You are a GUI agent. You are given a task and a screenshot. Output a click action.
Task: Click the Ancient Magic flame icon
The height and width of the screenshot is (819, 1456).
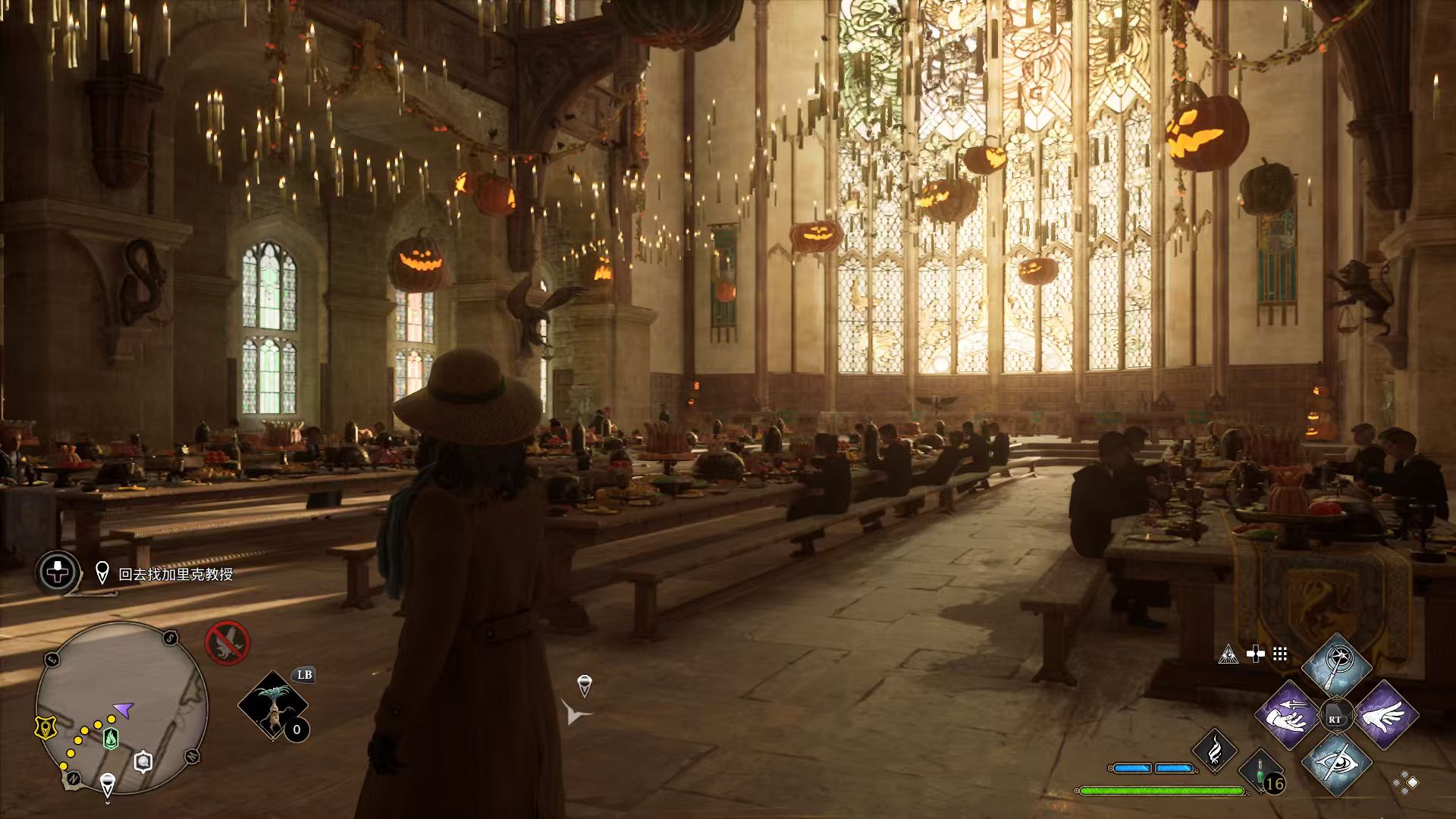1215,749
